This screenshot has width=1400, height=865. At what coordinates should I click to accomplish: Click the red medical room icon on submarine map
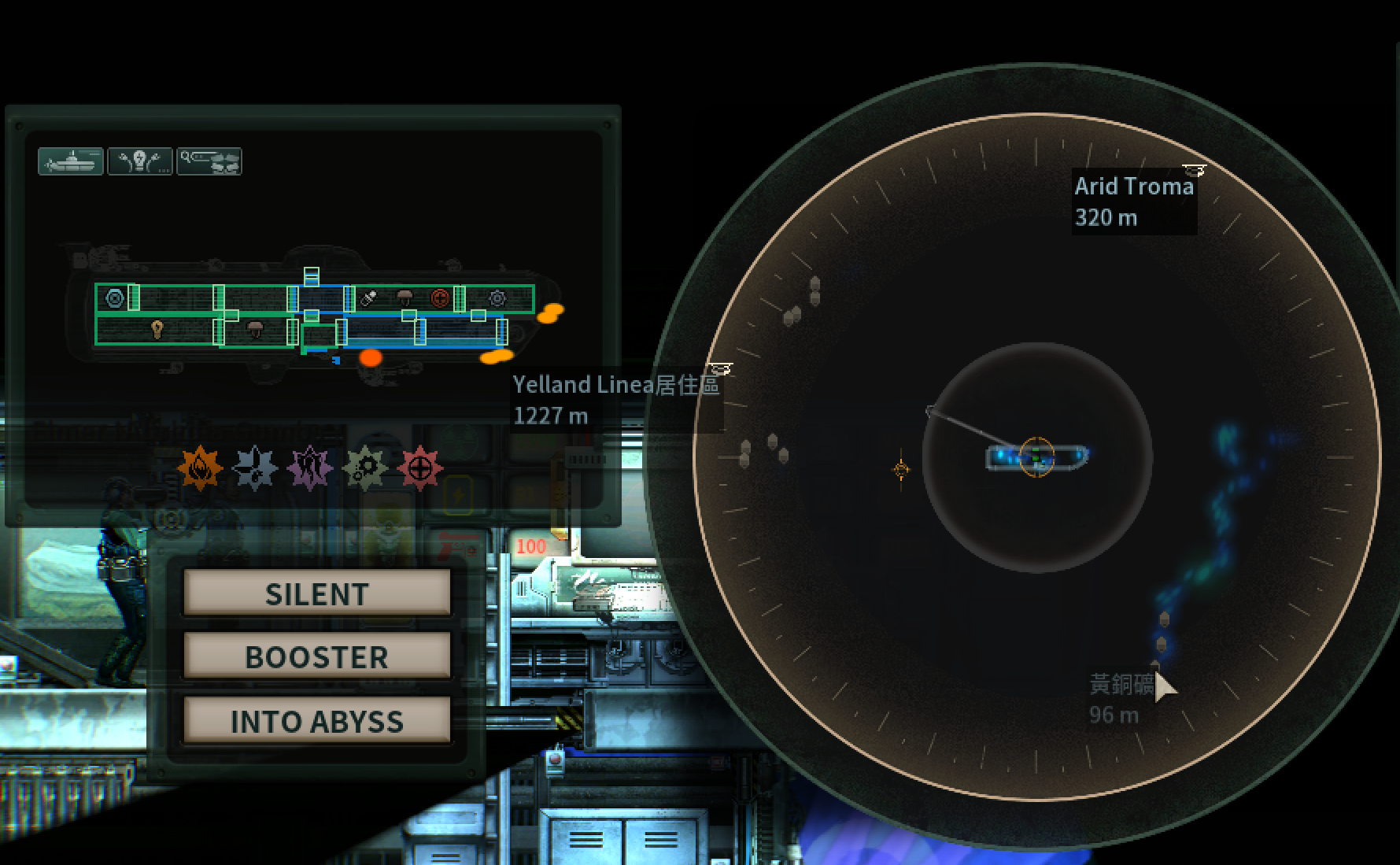coord(440,298)
